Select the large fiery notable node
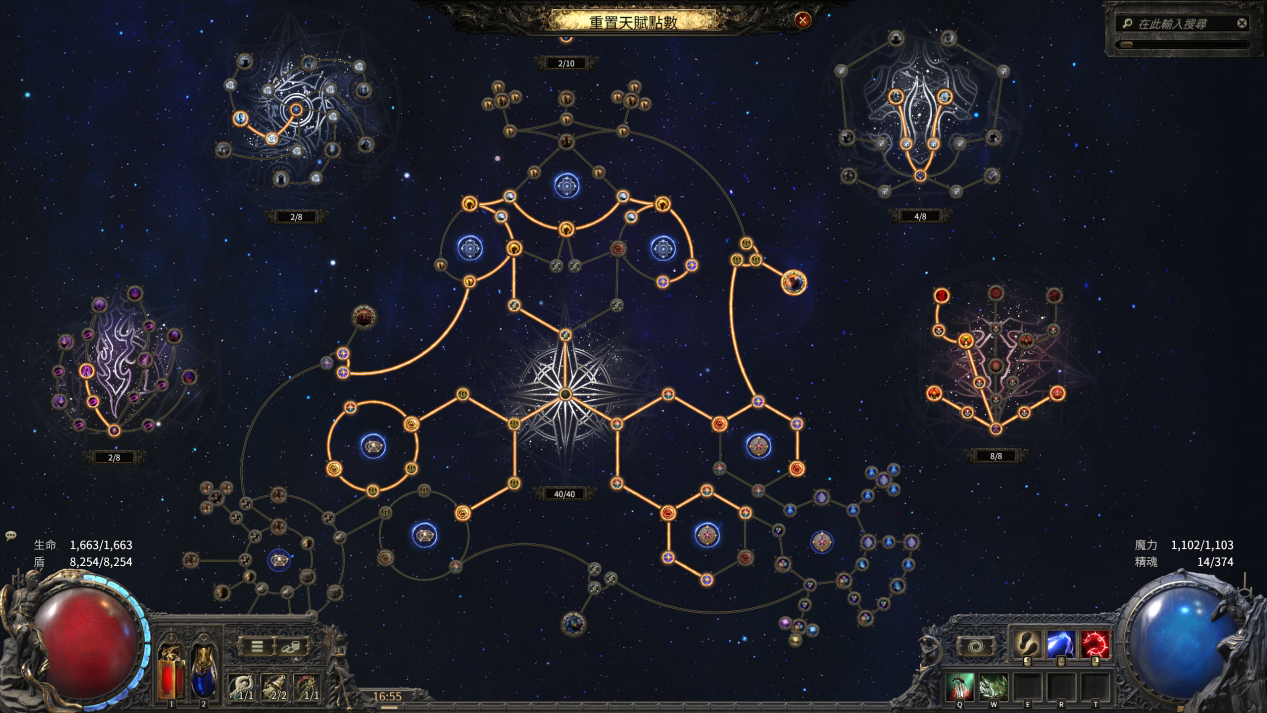 pos(794,283)
